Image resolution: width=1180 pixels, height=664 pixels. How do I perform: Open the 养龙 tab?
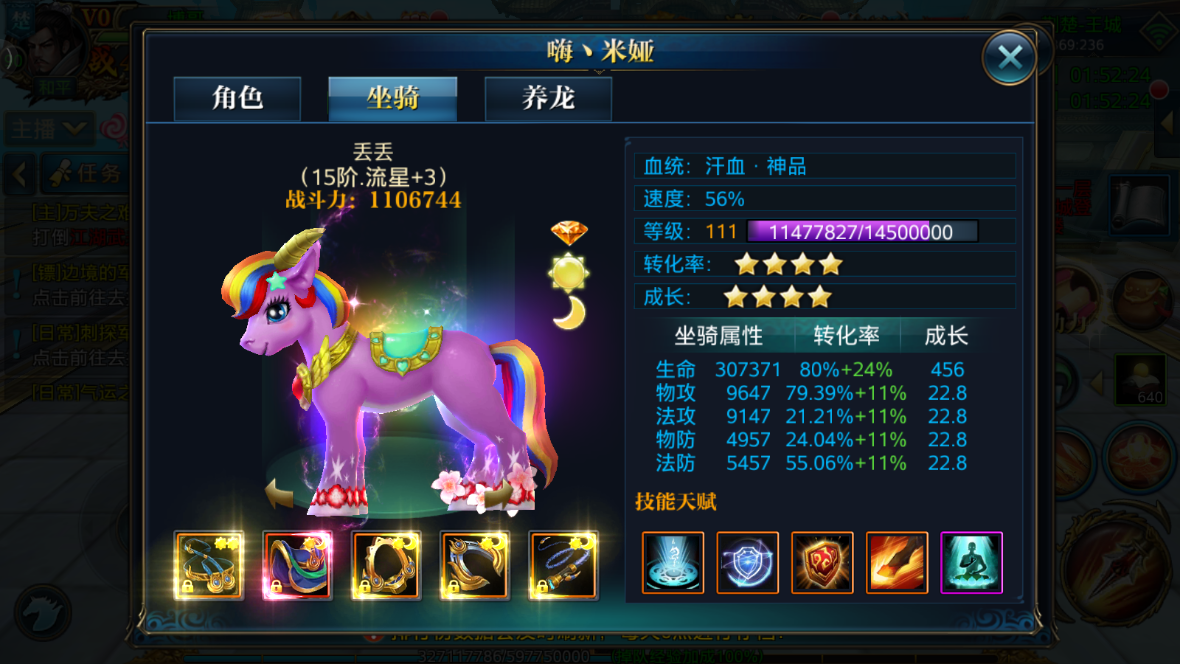[548, 99]
